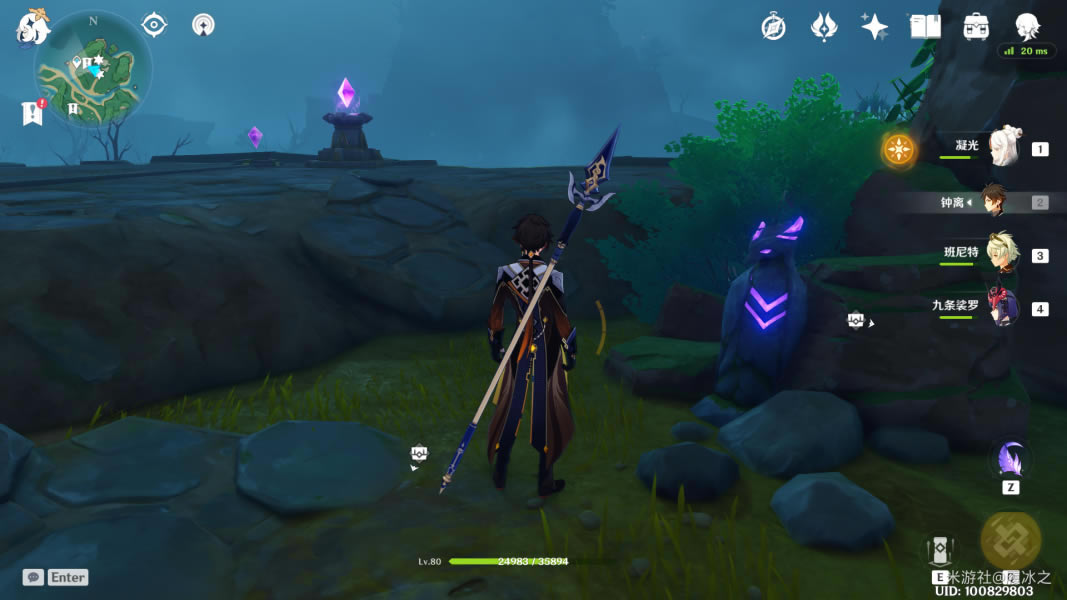The width and height of the screenshot is (1067, 600).
Task: Open the Paimon menu
Action: tap(32, 27)
